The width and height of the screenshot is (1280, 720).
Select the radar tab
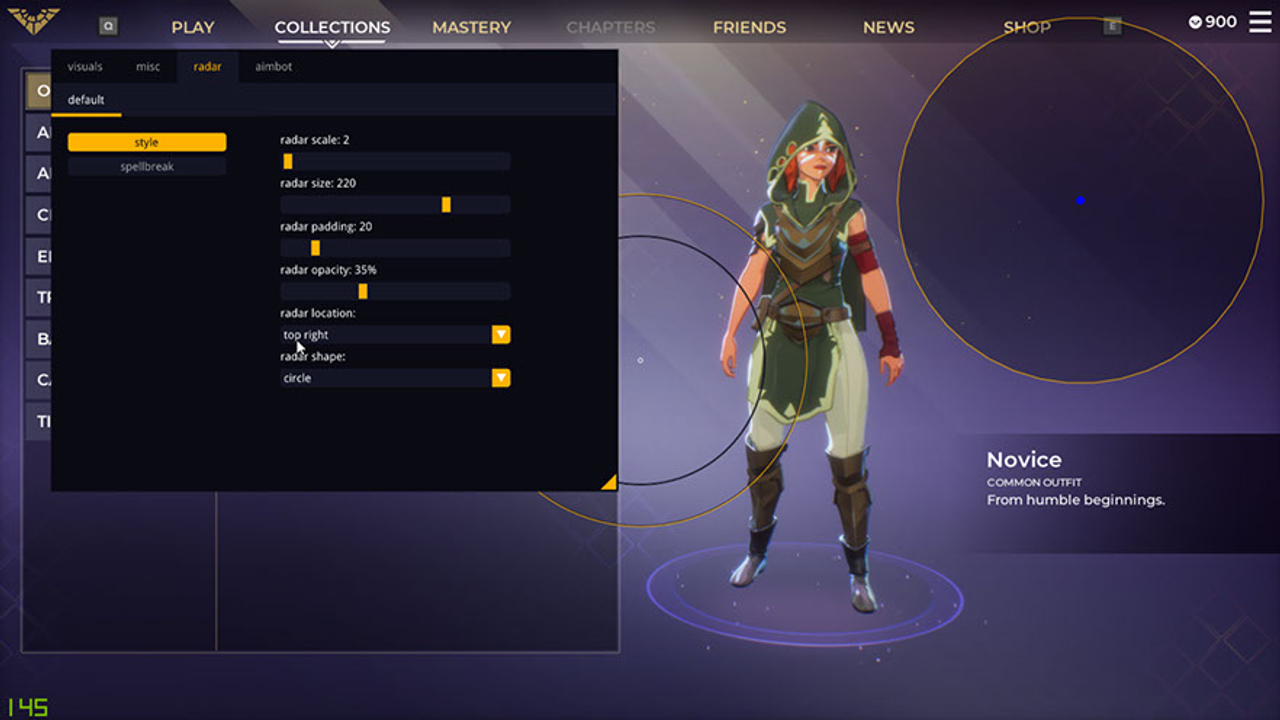click(x=207, y=67)
